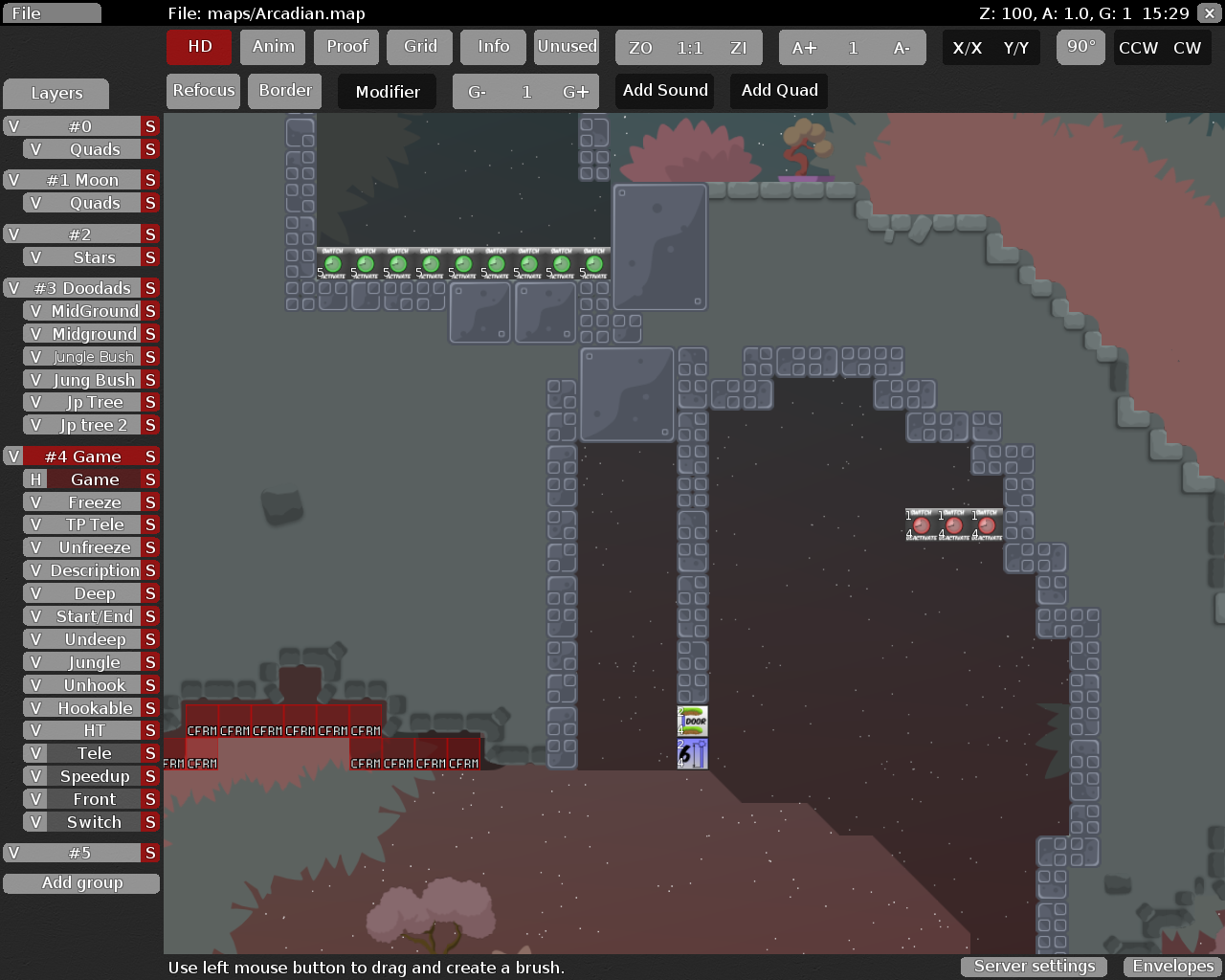Toggle visibility of the Game layer
1225x980 pixels.
35,479
